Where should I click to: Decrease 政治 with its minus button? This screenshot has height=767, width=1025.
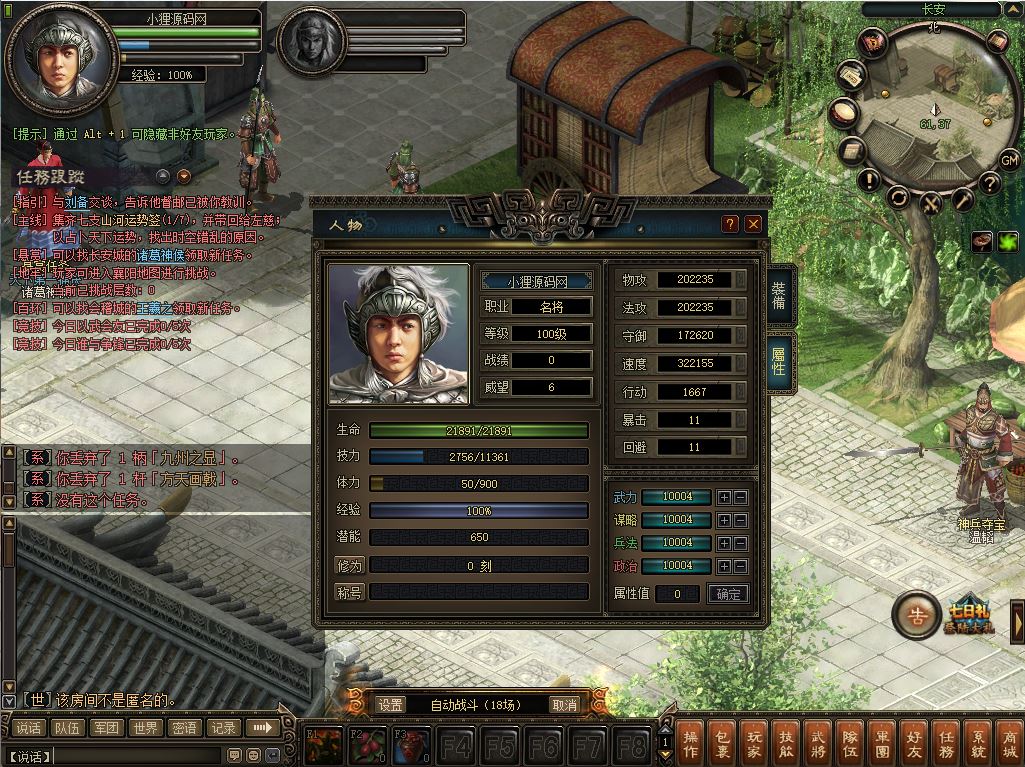tap(740, 566)
